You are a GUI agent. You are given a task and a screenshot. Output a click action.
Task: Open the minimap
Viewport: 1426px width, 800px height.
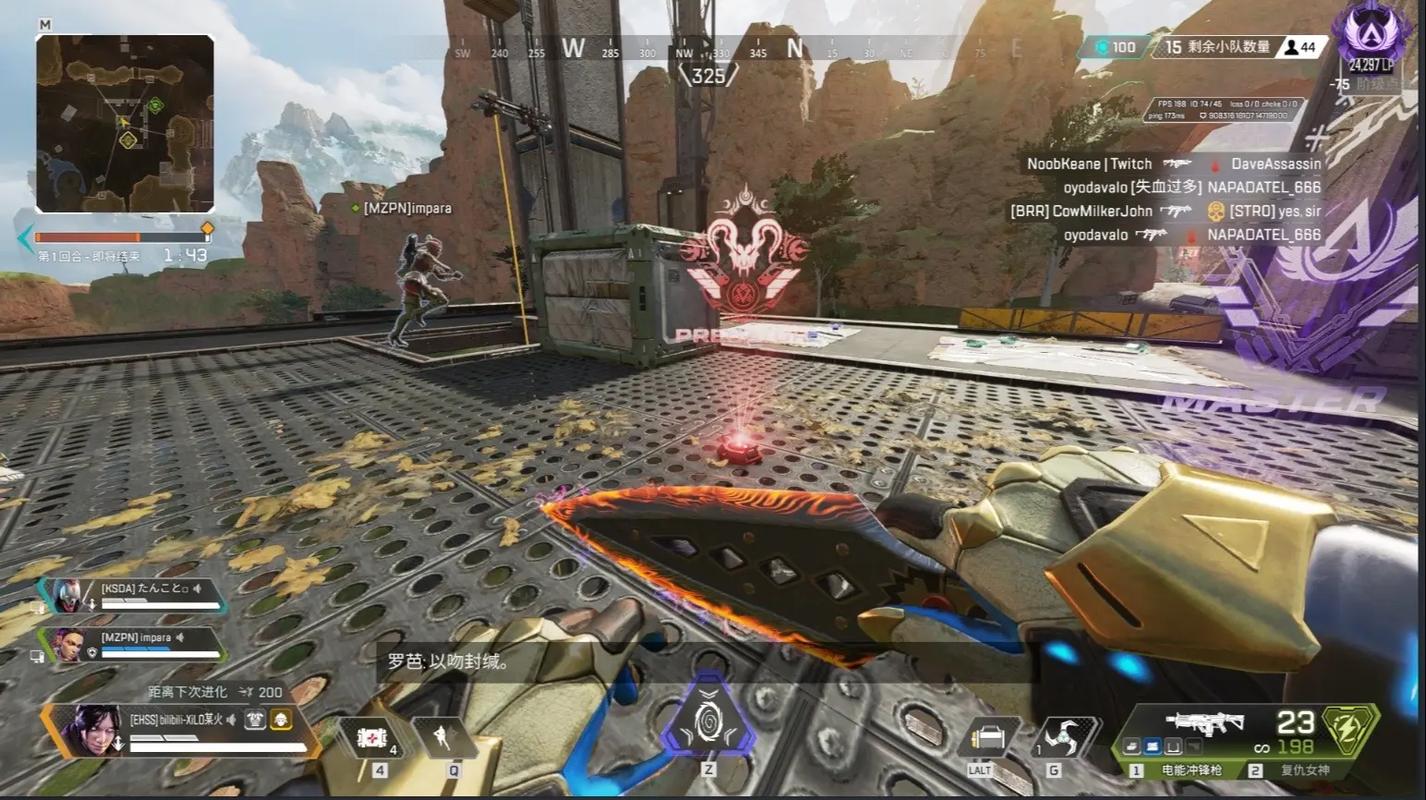[x=125, y=123]
